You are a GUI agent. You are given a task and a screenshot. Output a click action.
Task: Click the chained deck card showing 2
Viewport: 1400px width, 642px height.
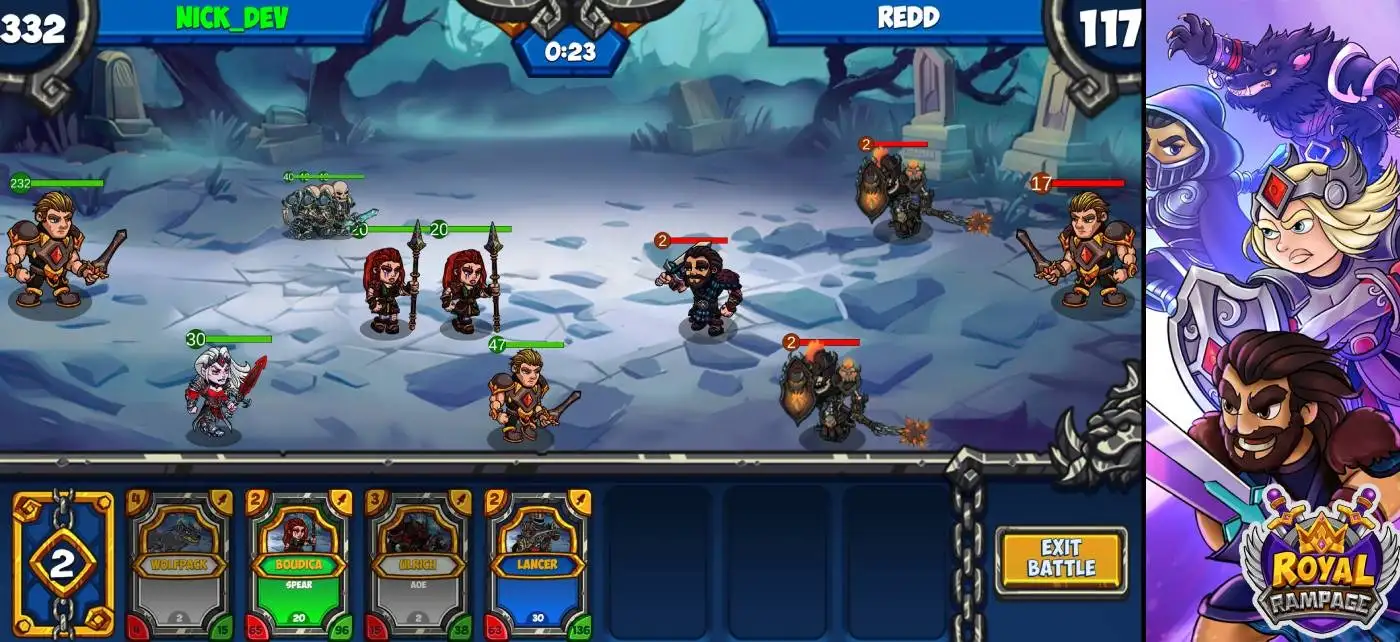click(62, 564)
